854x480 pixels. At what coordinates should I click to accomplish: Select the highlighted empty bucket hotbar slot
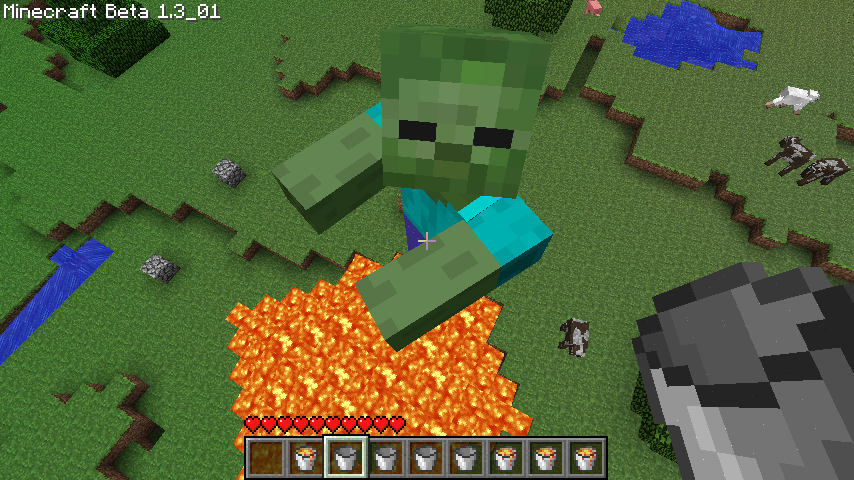346,458
